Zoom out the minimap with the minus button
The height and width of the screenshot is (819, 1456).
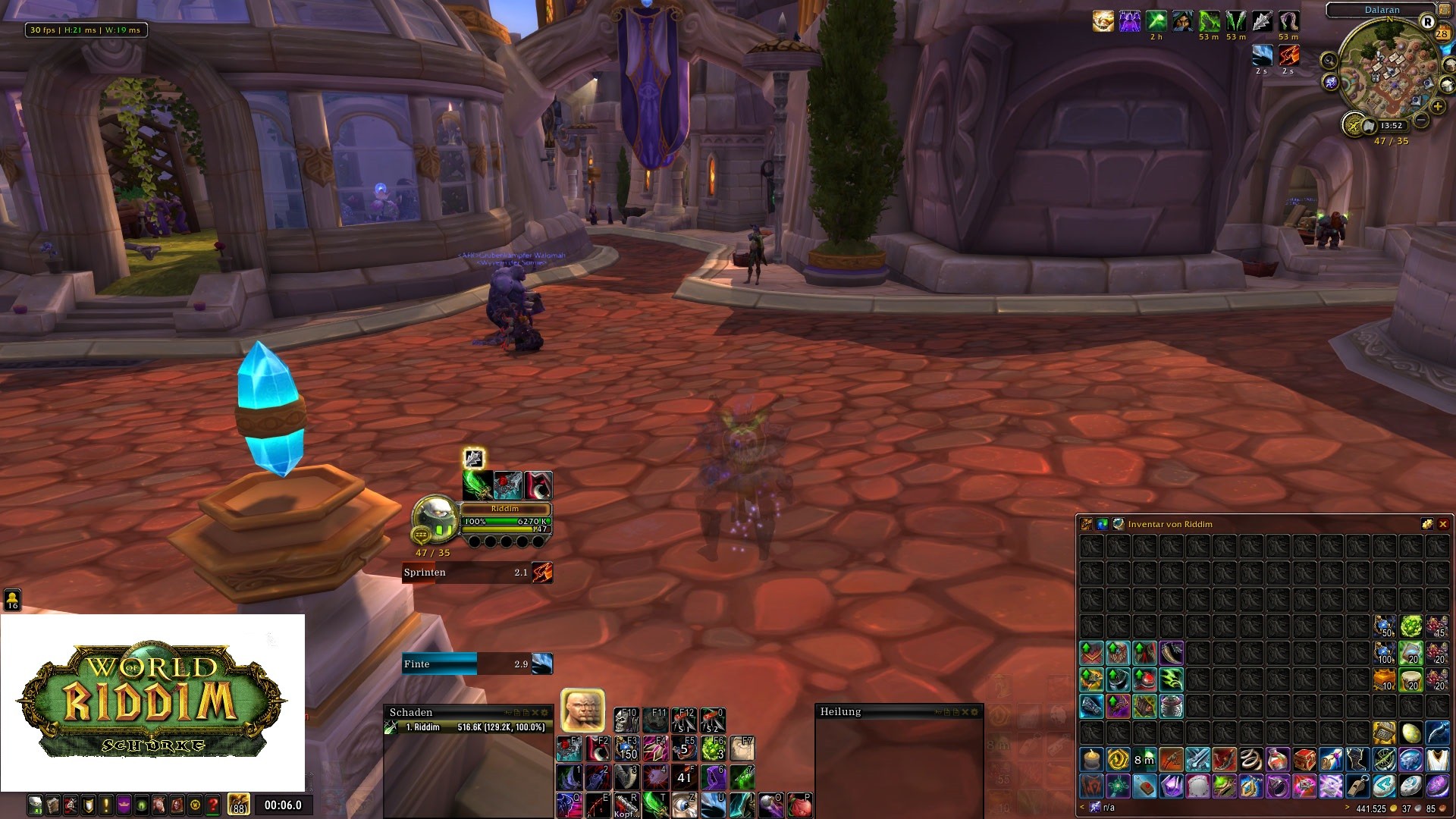click(x=1421, y=120)
